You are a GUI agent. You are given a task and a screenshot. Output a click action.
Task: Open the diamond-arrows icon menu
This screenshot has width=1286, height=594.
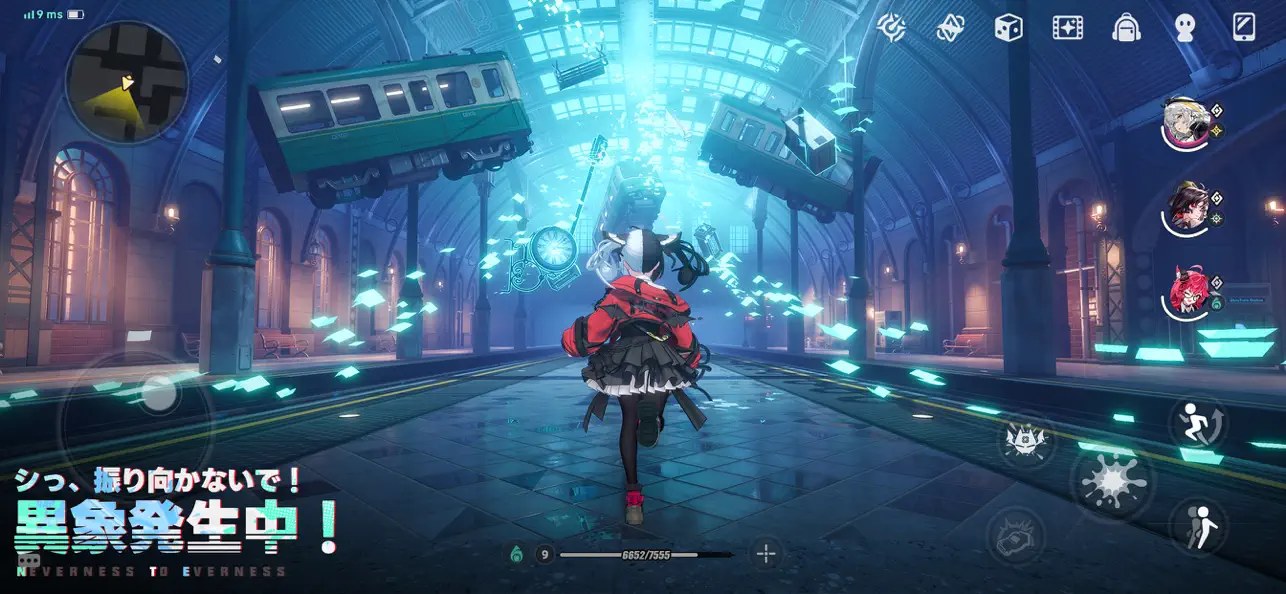(950, 27)
